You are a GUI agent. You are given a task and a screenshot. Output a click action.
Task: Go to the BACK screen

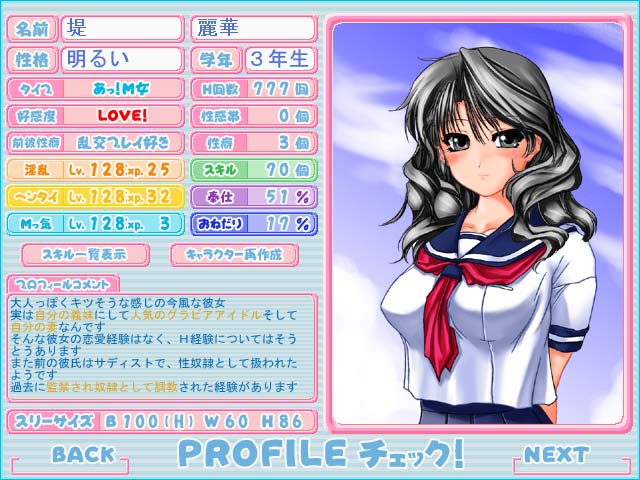pos(83,454)
